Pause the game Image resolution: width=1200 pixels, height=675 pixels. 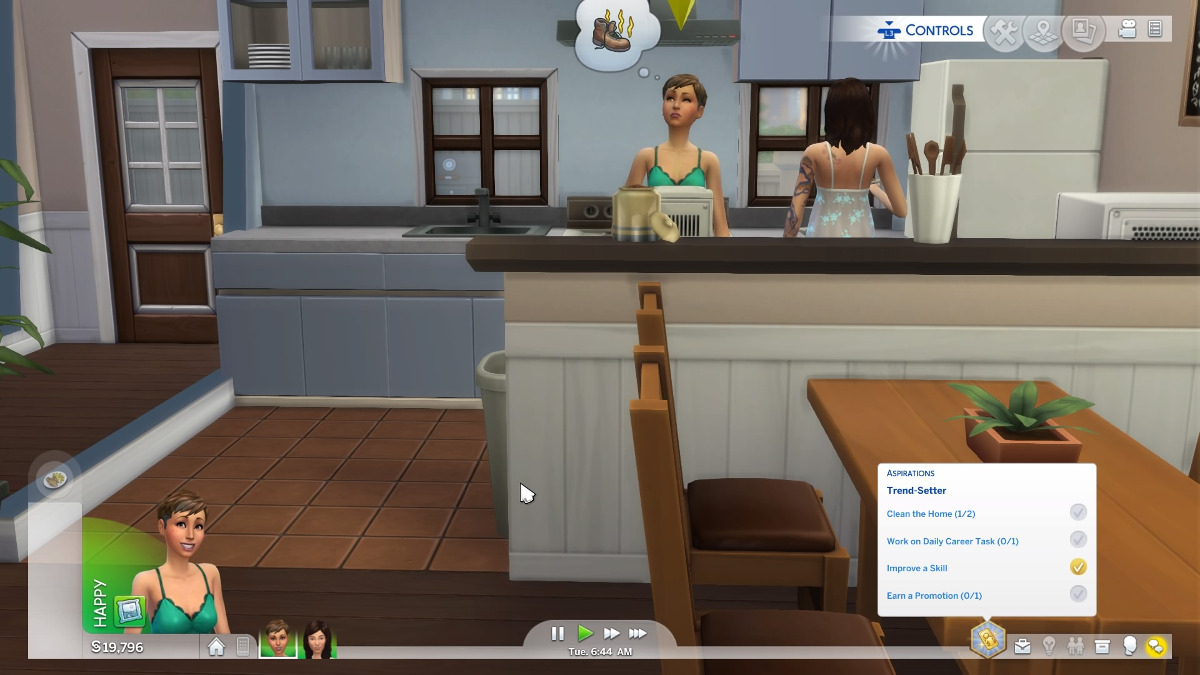[x=558, y=633]
